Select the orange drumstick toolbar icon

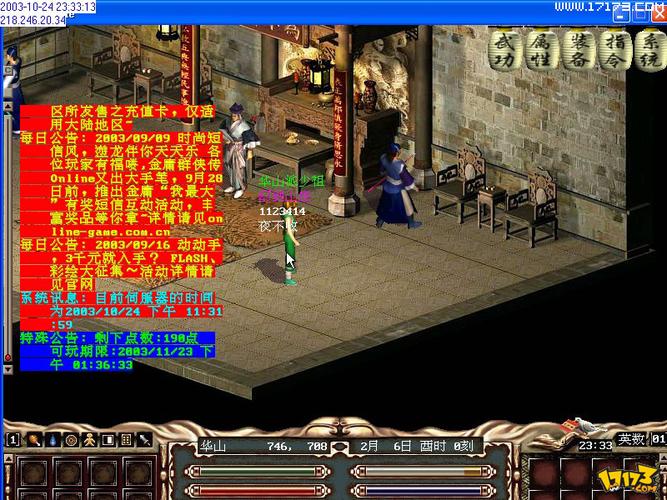coord(32,440)
